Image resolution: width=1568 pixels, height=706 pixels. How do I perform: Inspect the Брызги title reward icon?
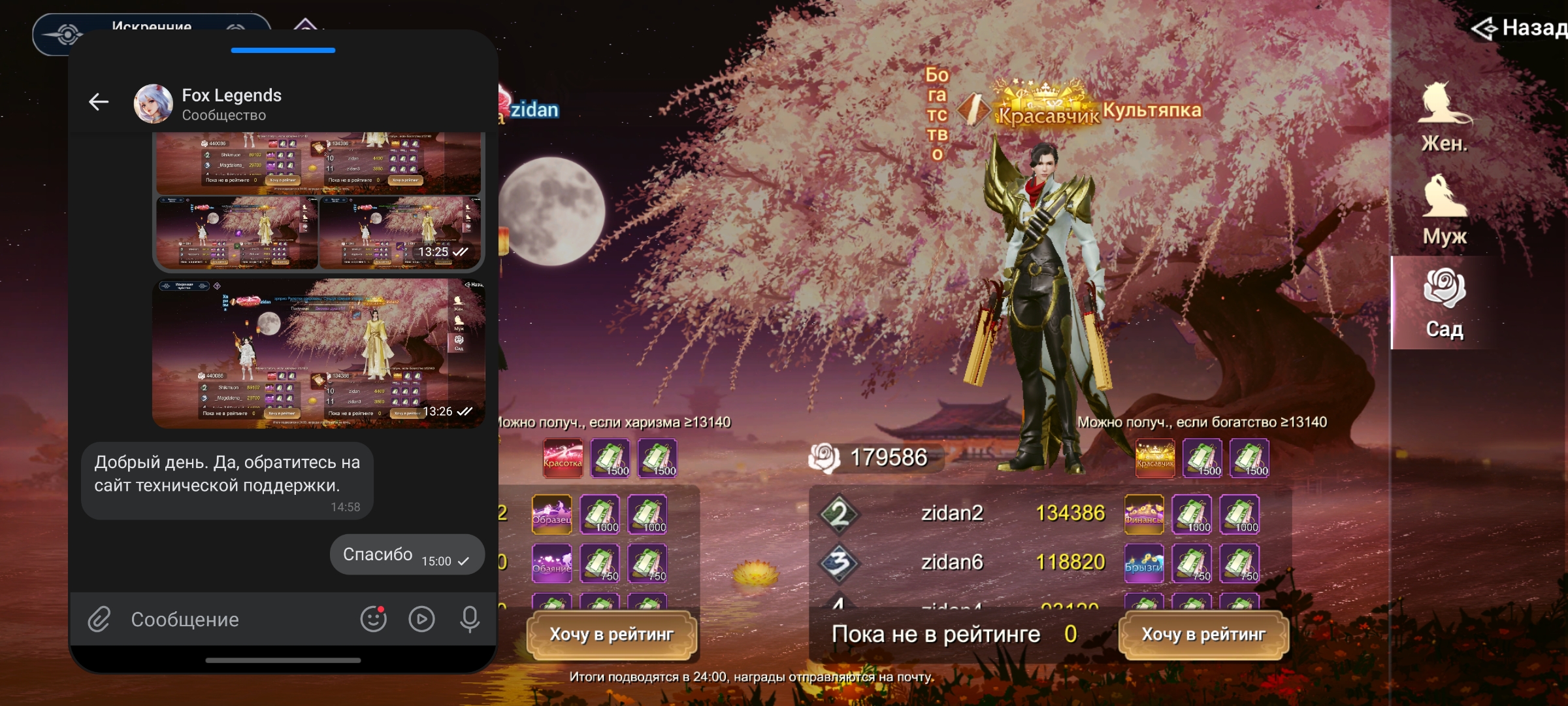(x=1143, y=563)
